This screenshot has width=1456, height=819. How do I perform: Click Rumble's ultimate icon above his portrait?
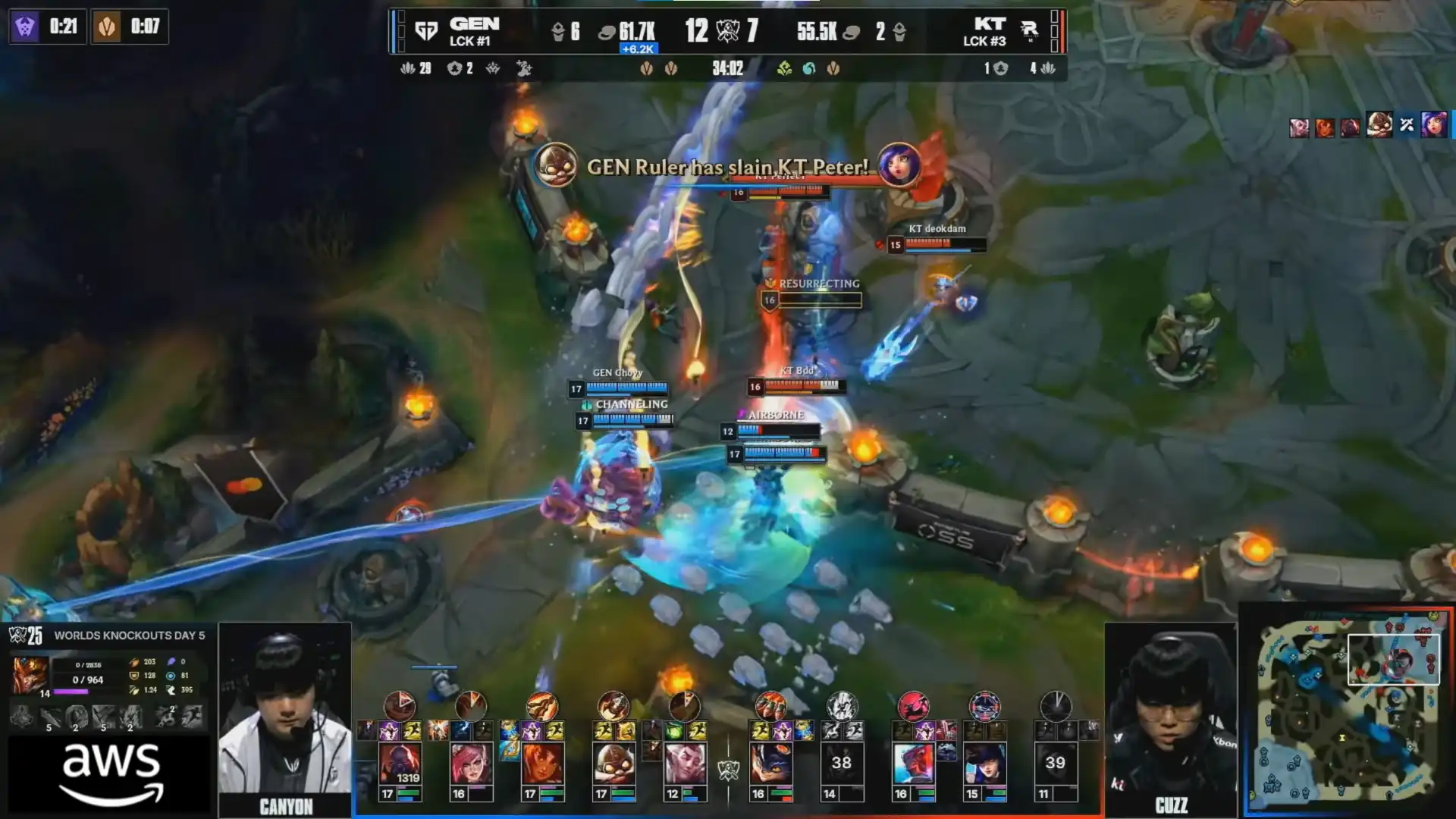(x=770, y=706)
